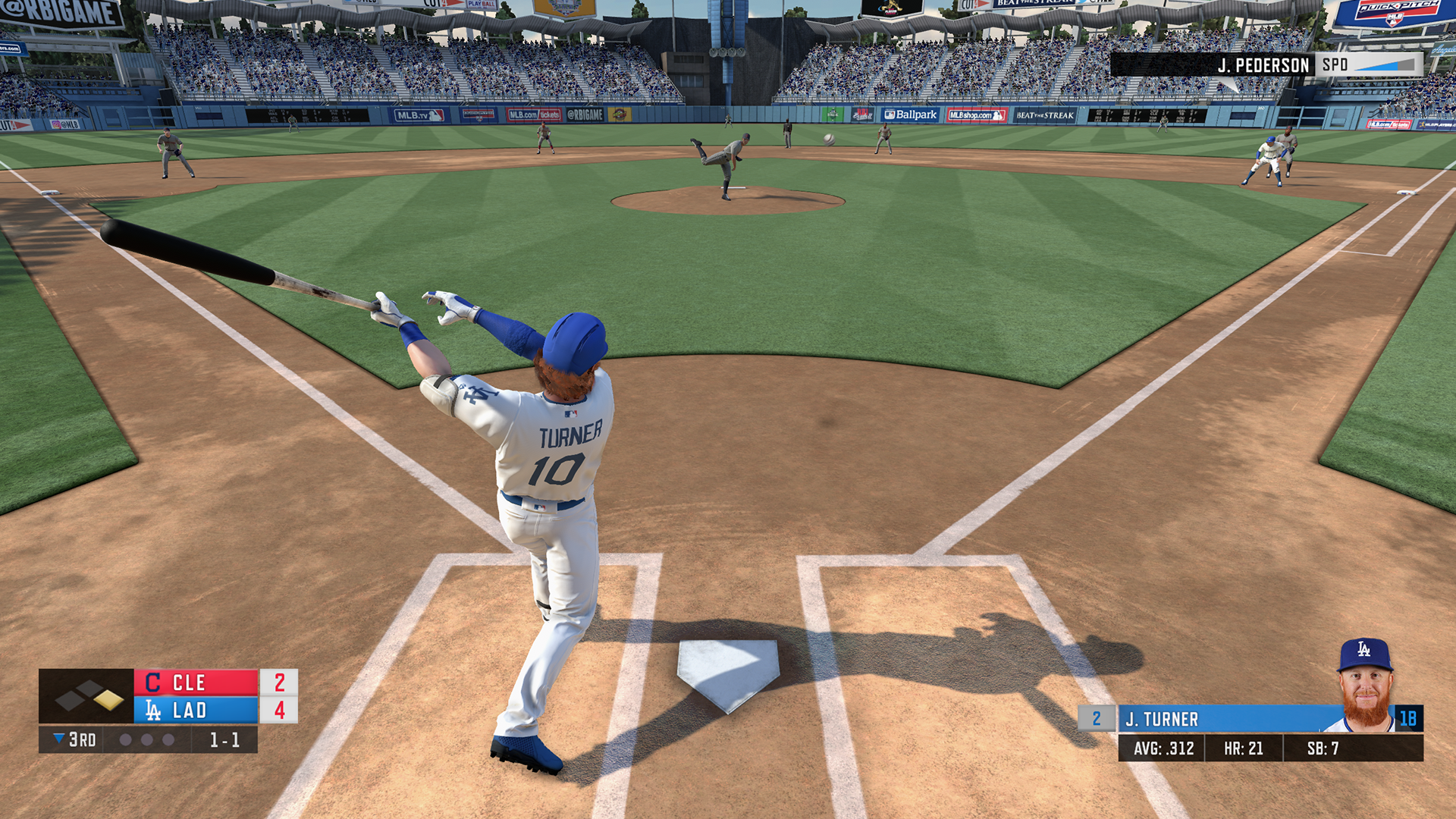Click the LA Dodgers logo on the scoreboard
Image resolution: width=1456 pixels, height=819 pixels.
click(x=152, y=711)
